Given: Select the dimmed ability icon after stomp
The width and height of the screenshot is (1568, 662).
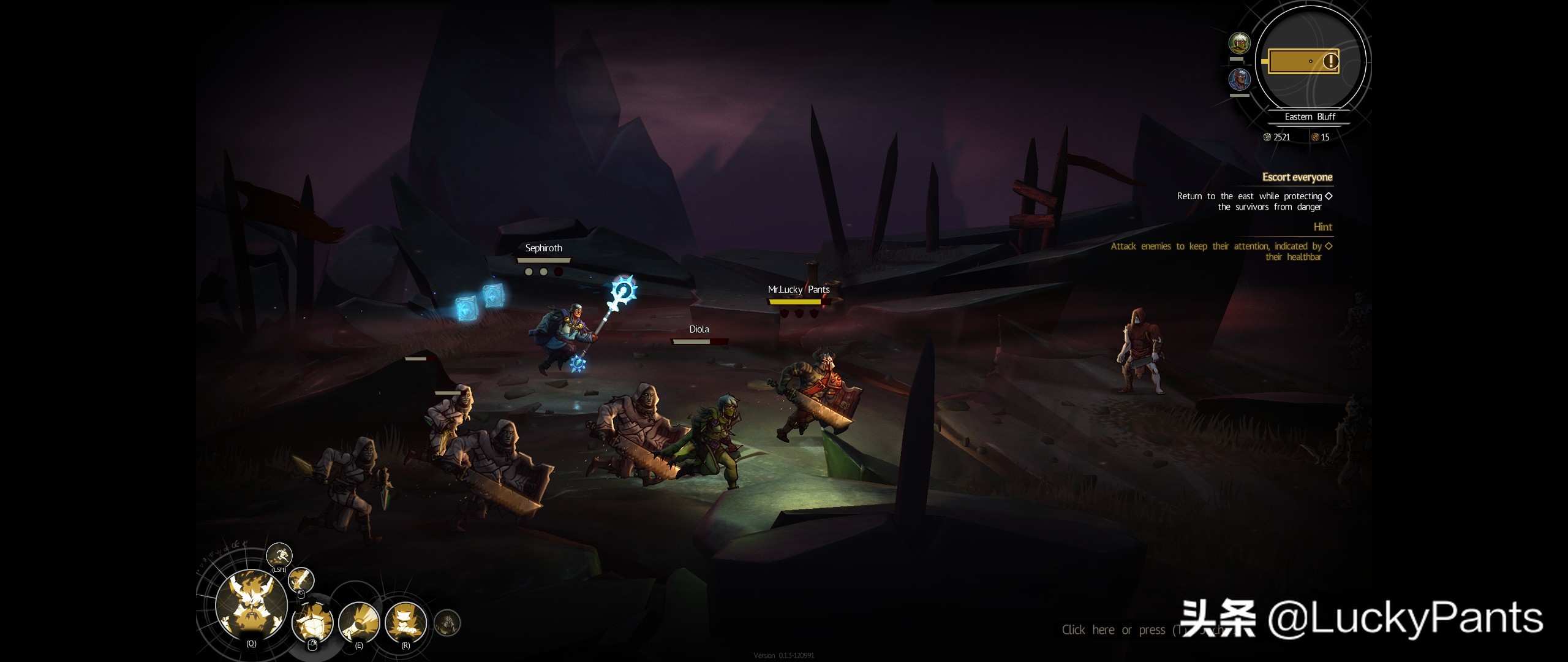Looking at the screenshot, I should (x=447, y=623).
